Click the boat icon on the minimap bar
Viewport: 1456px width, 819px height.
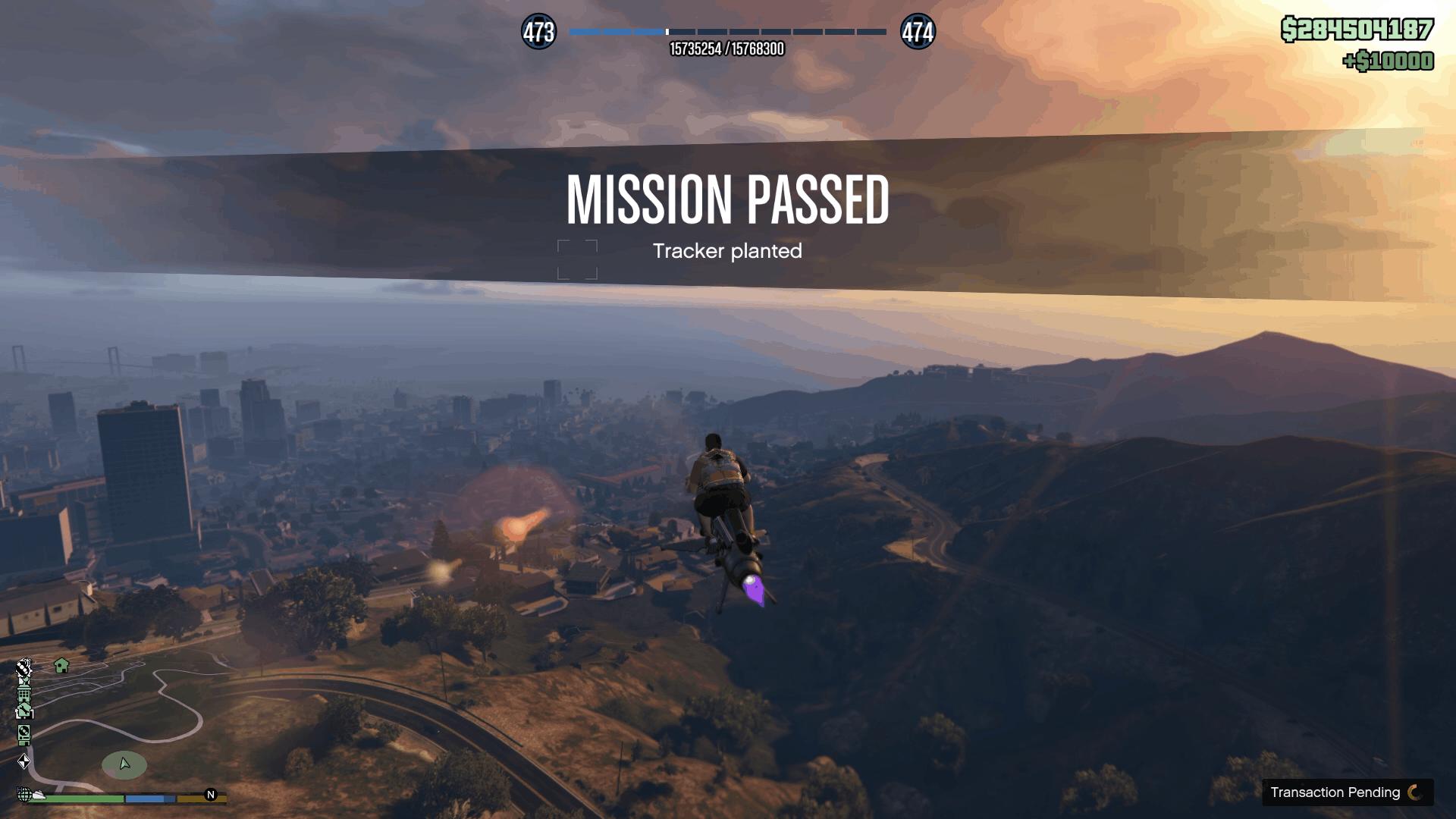[x=38, y=795]
